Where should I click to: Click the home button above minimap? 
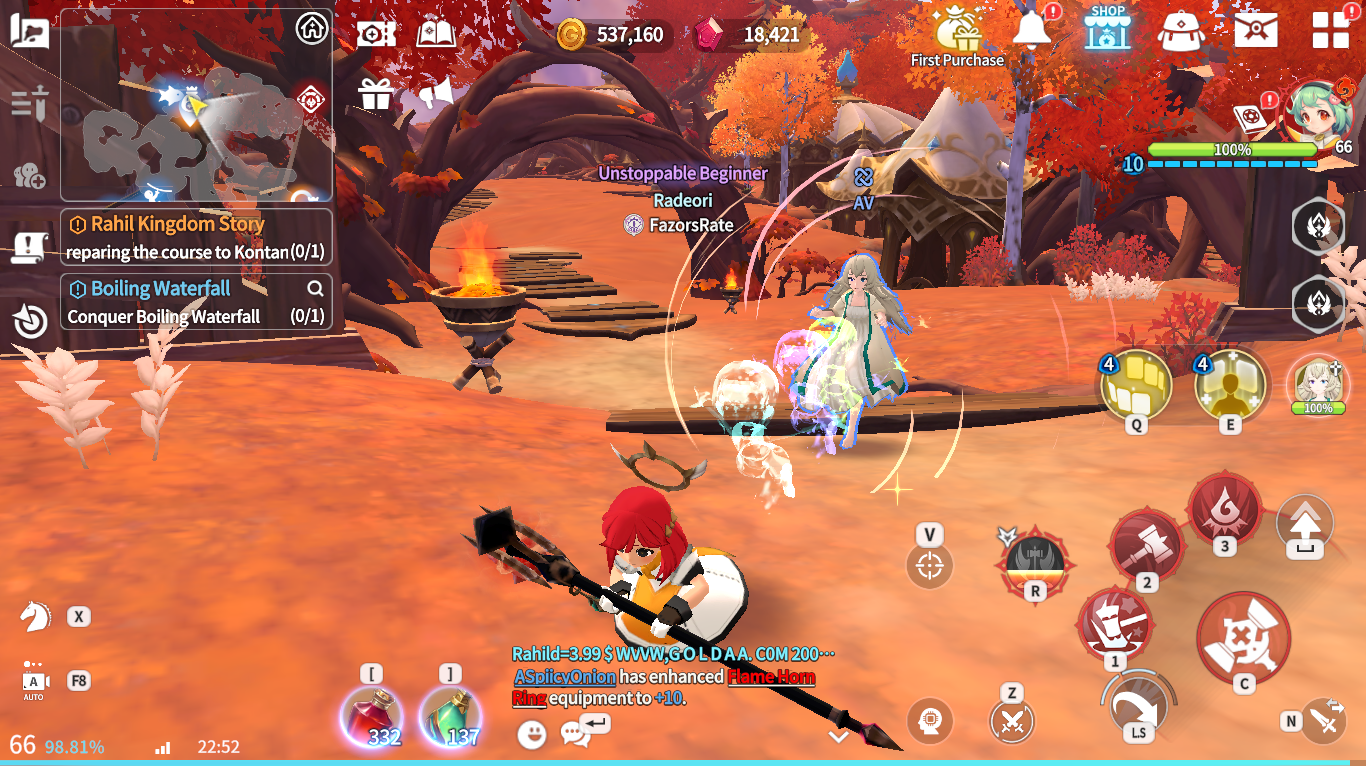pyautogui.click(x=312, y=29)
